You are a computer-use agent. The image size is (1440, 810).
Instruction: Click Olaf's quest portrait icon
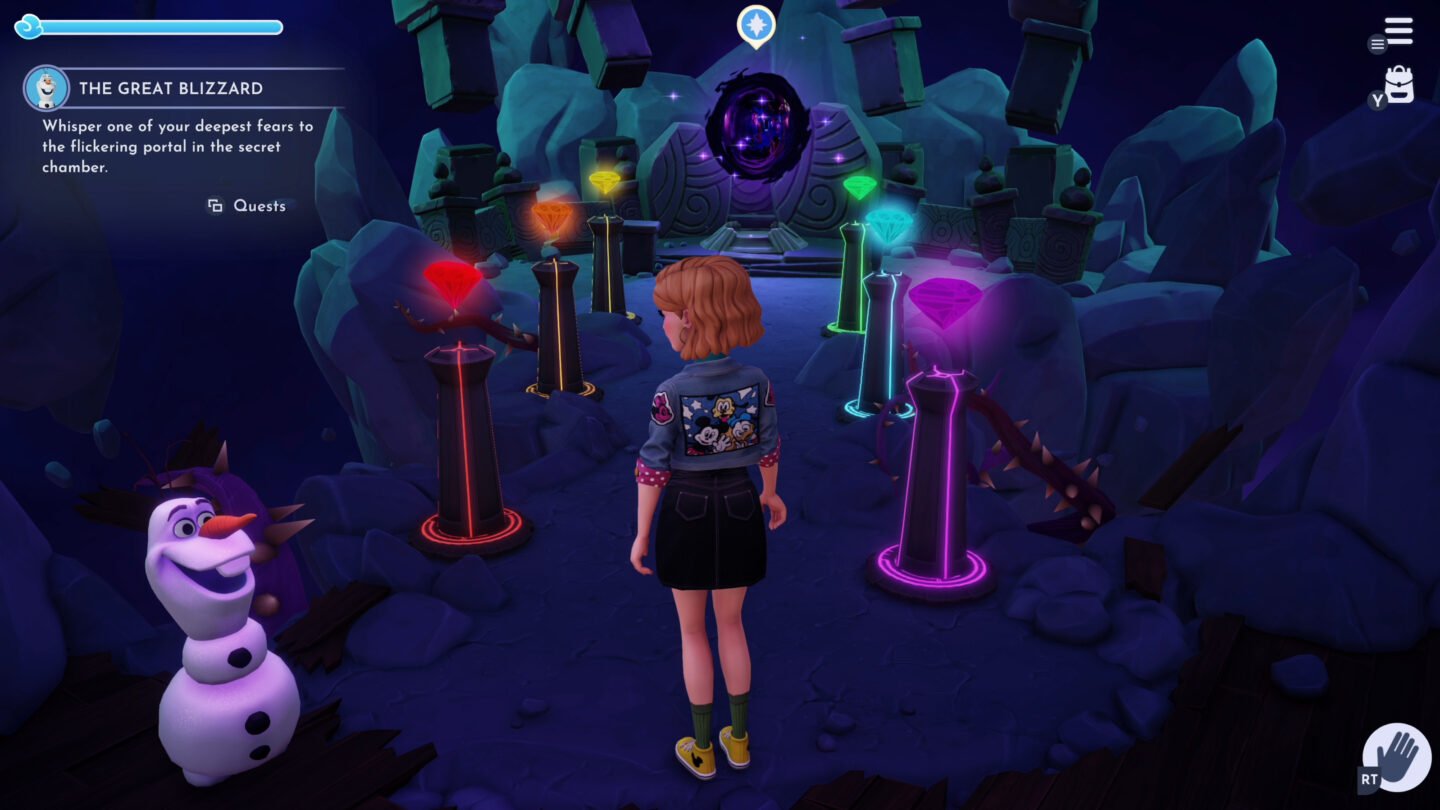(x=46, y=88)
